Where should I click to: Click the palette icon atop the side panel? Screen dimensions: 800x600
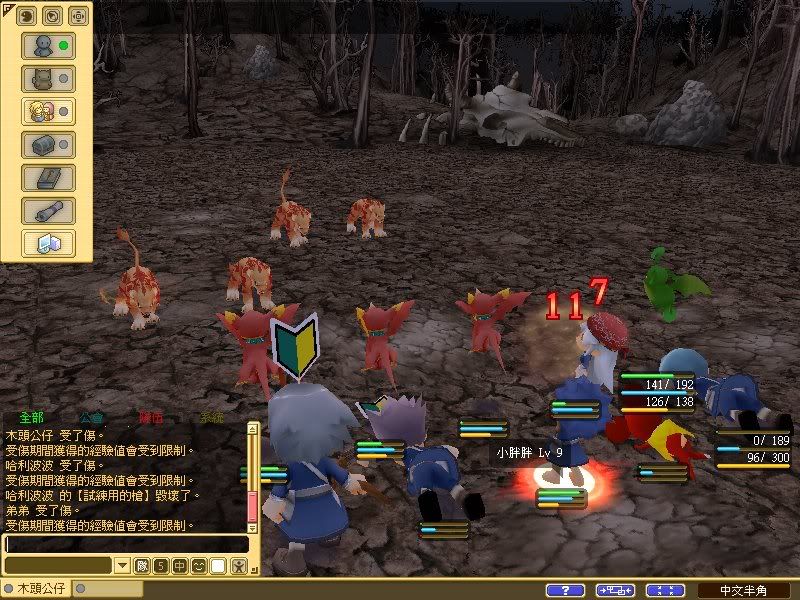pos(27,15)
